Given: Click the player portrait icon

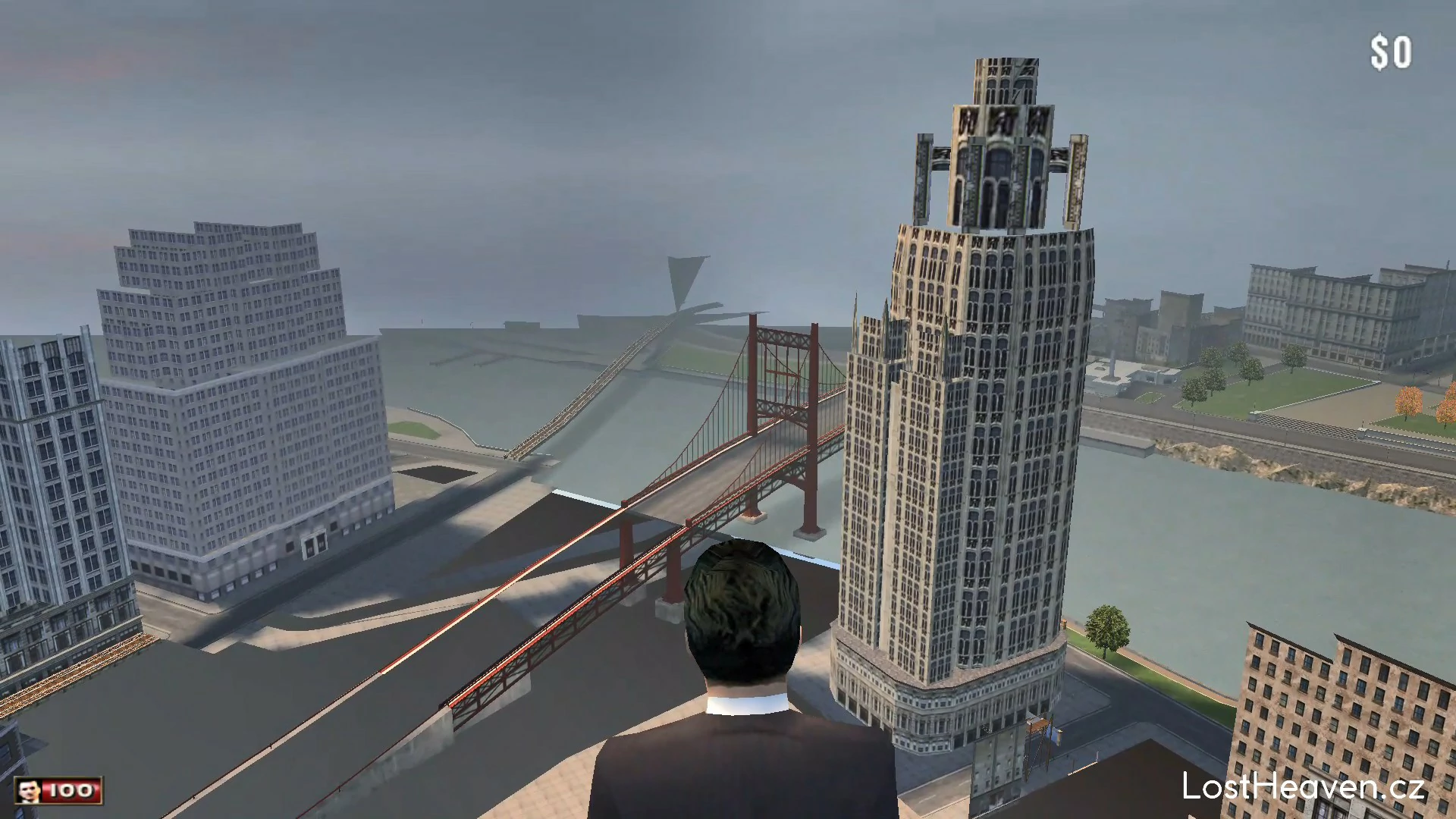Looking at the screenshot, I should 30,791.
